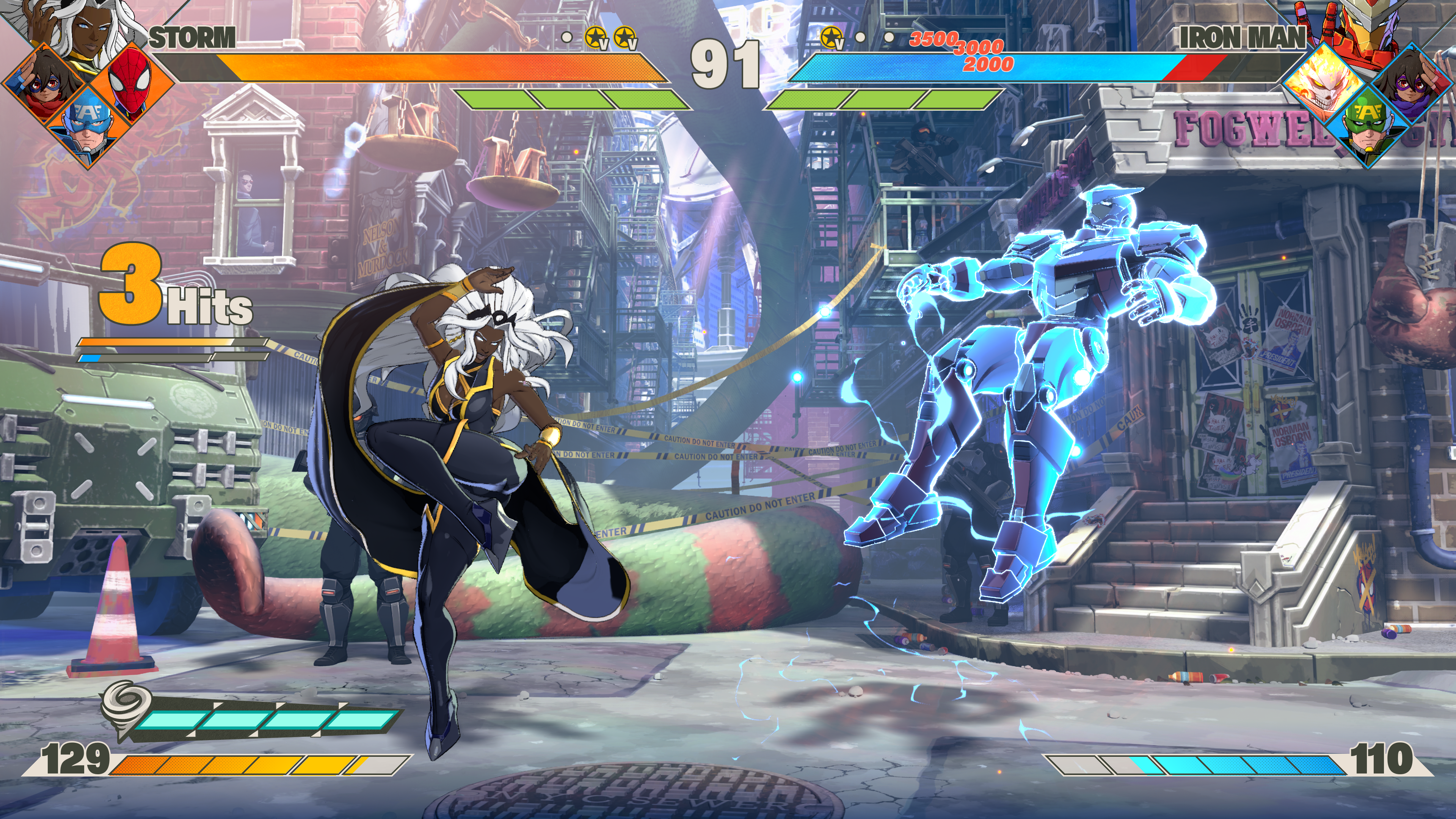This screenshot has width=1456, height=819.
Task: Select Storm's main character portrait
Action: click(85, 25)
